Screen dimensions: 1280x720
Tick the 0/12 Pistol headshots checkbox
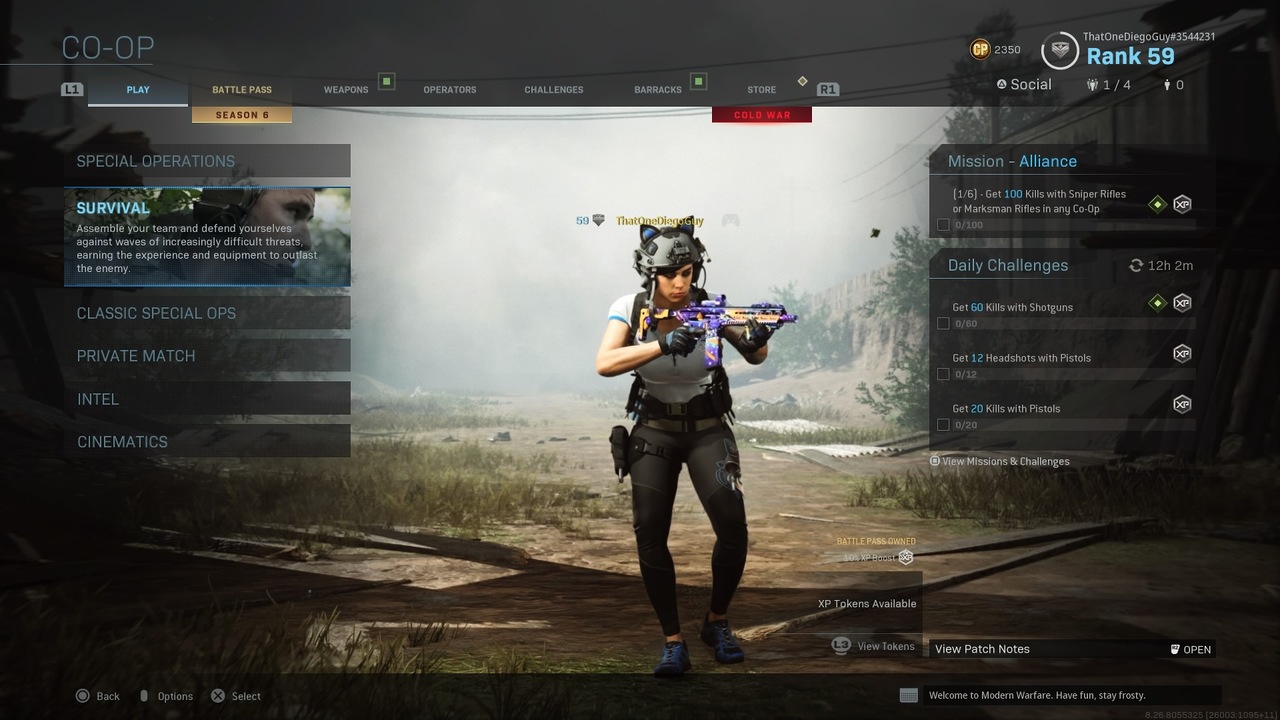pyautogui.click(x=943, y=373)
